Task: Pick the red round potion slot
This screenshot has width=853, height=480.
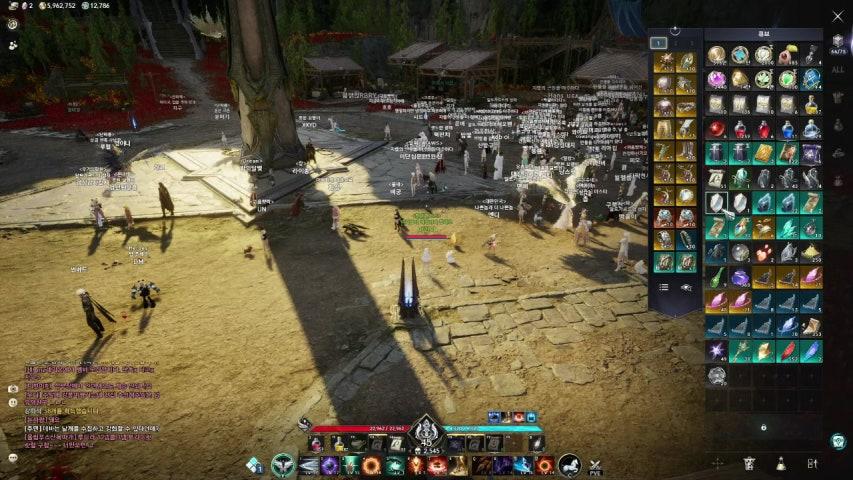Action: [x=716, y=128]
